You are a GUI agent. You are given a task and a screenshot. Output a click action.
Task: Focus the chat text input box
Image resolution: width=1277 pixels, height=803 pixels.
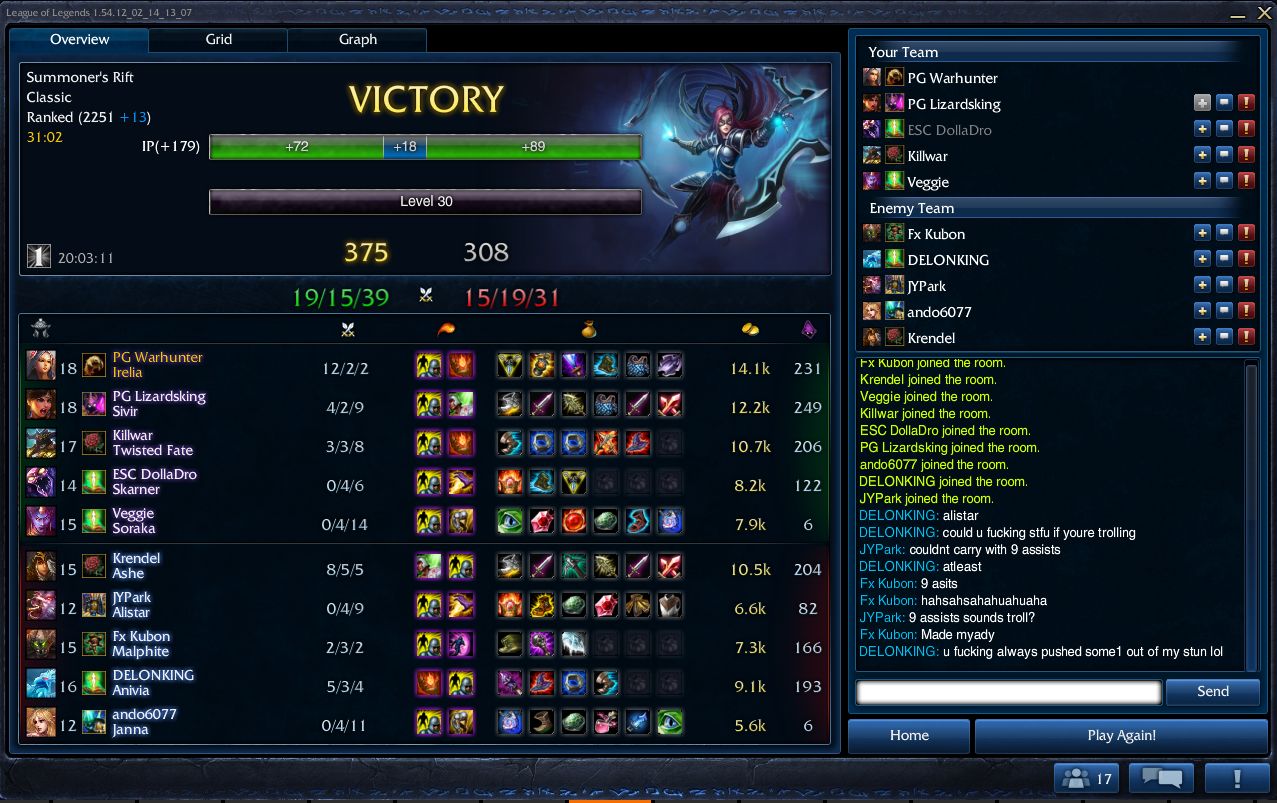coord(1008,691)
